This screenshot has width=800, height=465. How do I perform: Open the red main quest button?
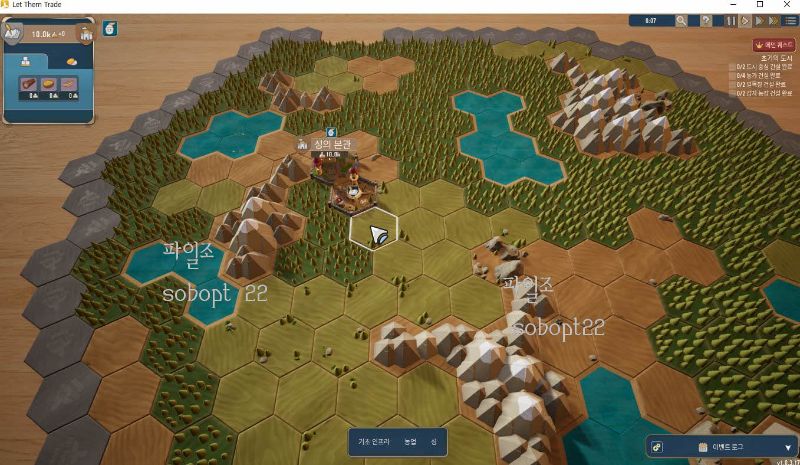point(773,45)
